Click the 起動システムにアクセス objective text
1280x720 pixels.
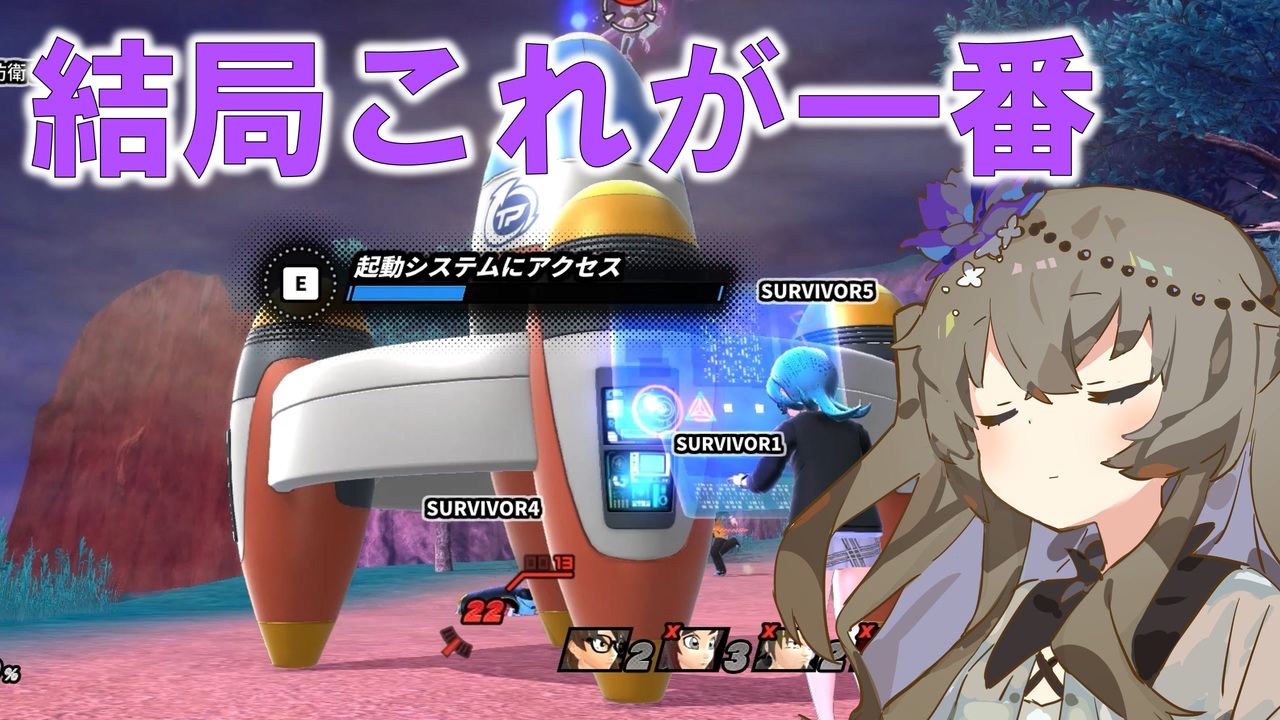pos(487,269)
